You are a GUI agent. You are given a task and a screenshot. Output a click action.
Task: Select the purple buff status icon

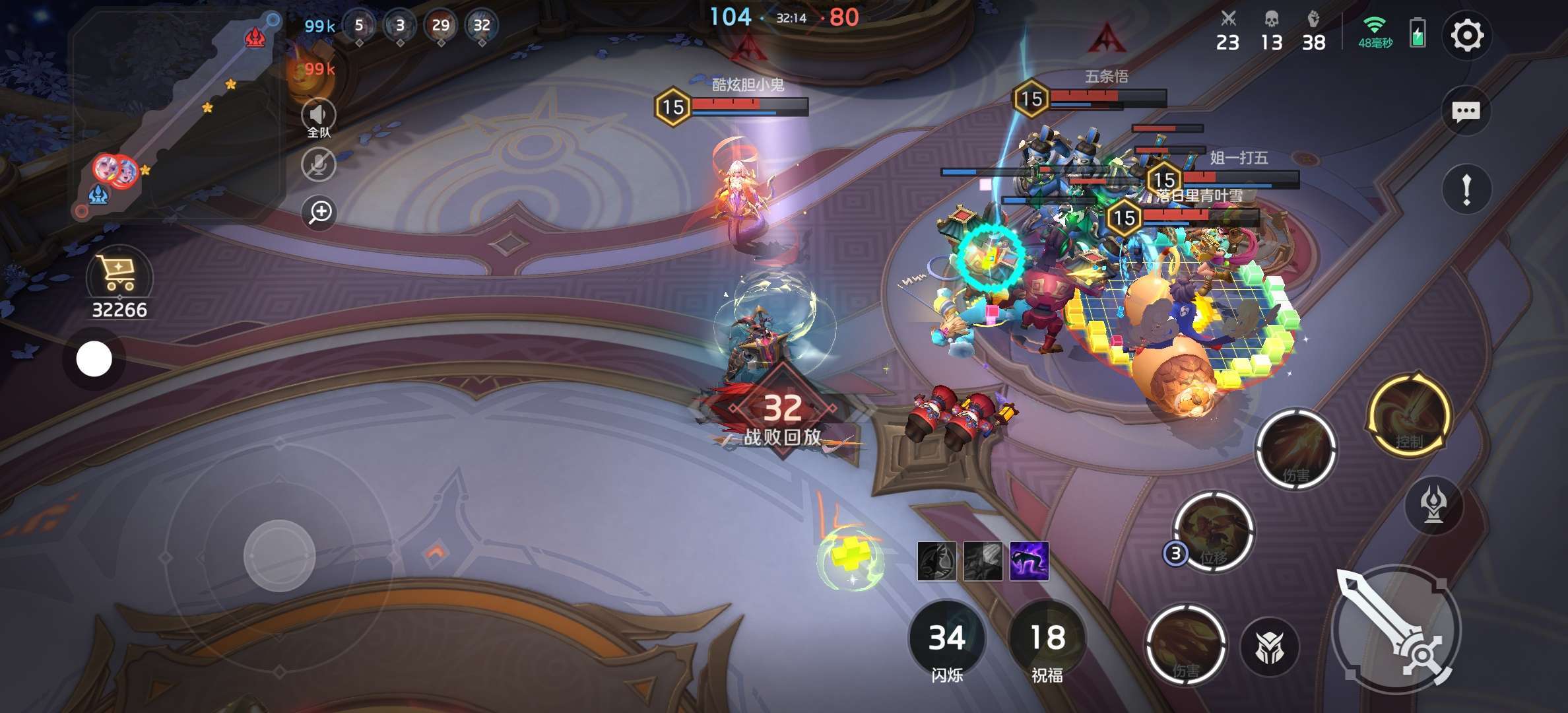click(1029, 561)
